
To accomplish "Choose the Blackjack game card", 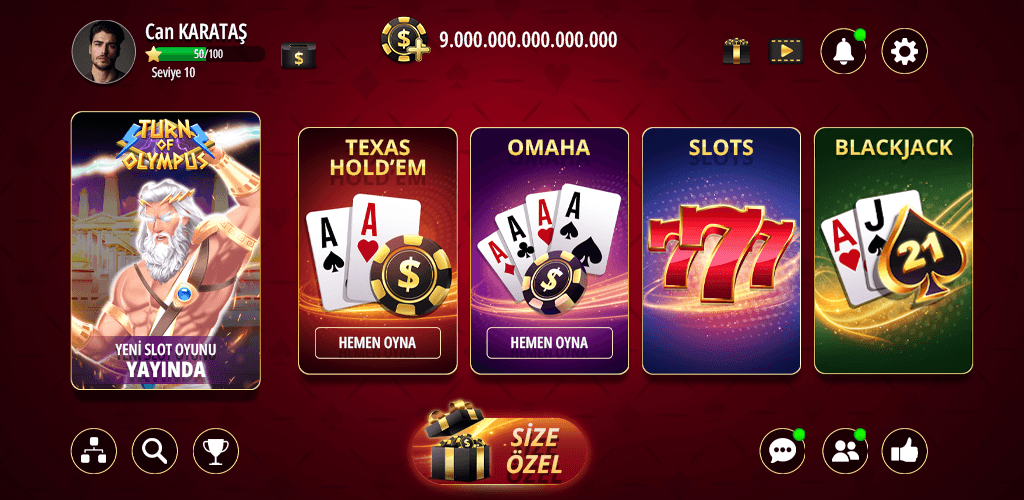I will pos(893,250).
